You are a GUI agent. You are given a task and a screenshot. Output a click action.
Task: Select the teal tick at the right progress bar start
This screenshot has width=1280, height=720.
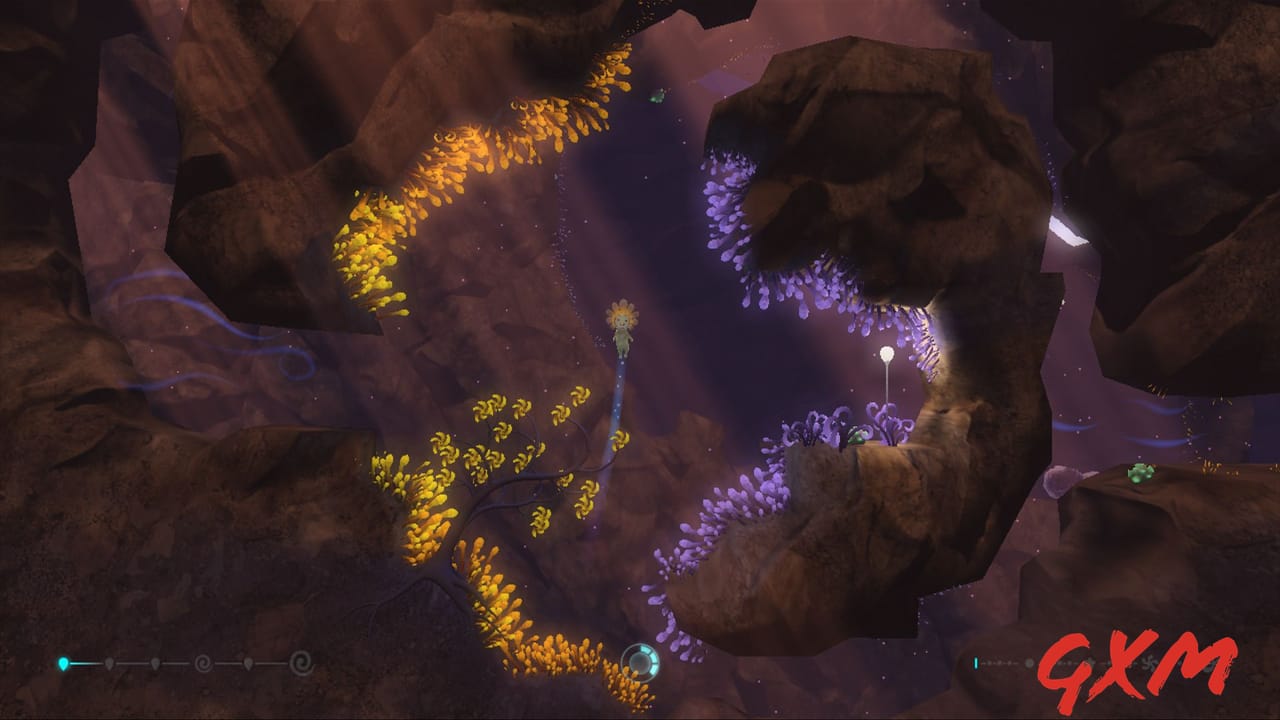coord(977,663)
